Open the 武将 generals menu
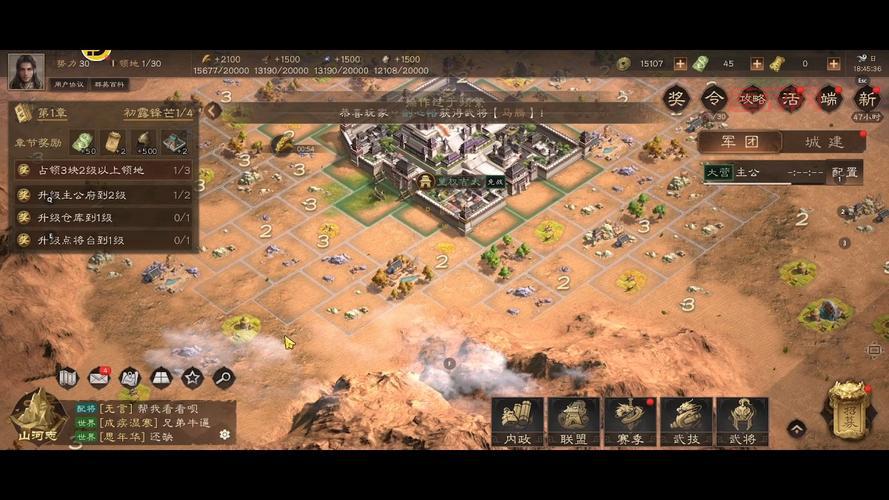 pos(742,421)
